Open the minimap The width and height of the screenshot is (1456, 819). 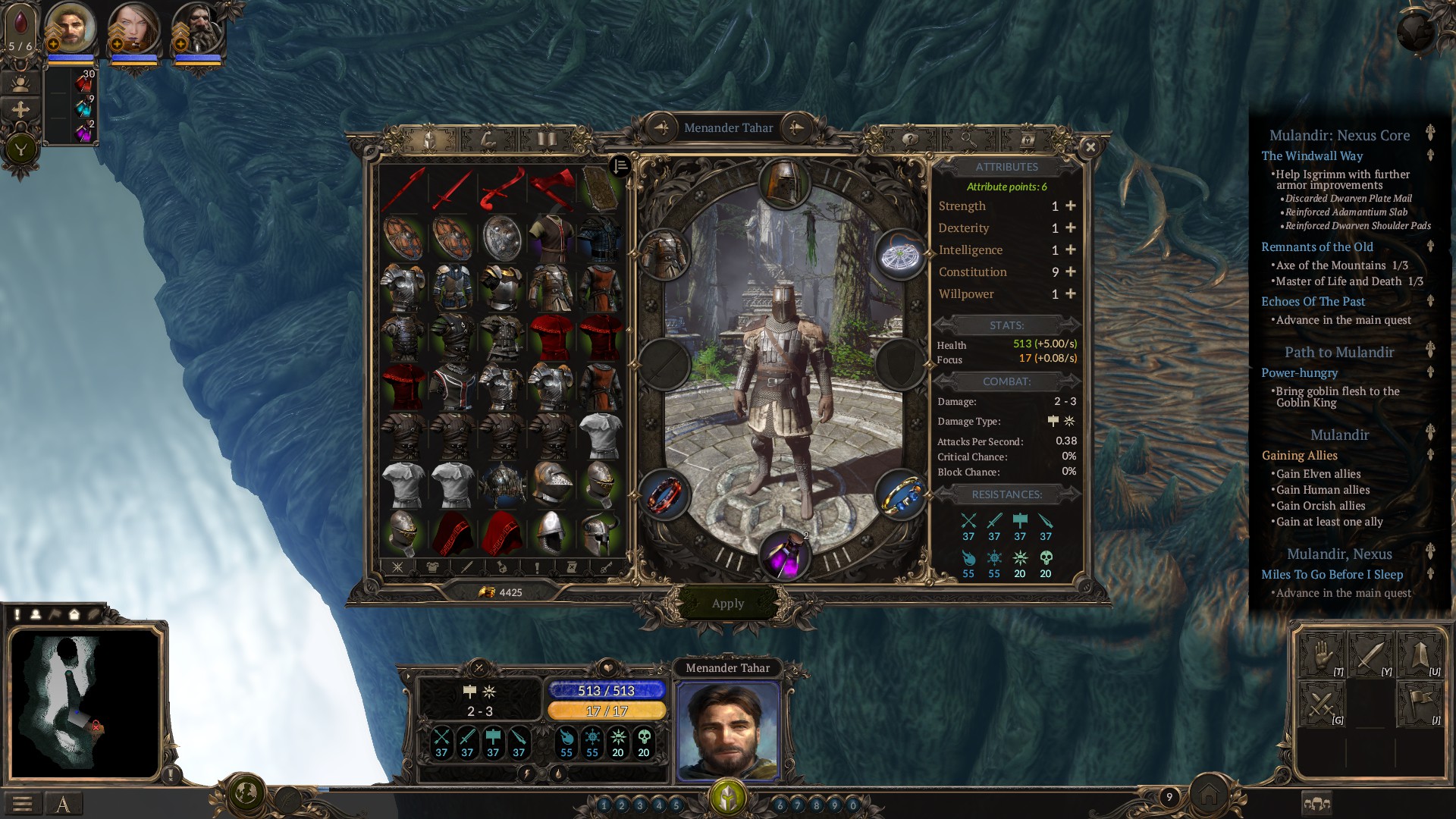[x=85, y=704]
